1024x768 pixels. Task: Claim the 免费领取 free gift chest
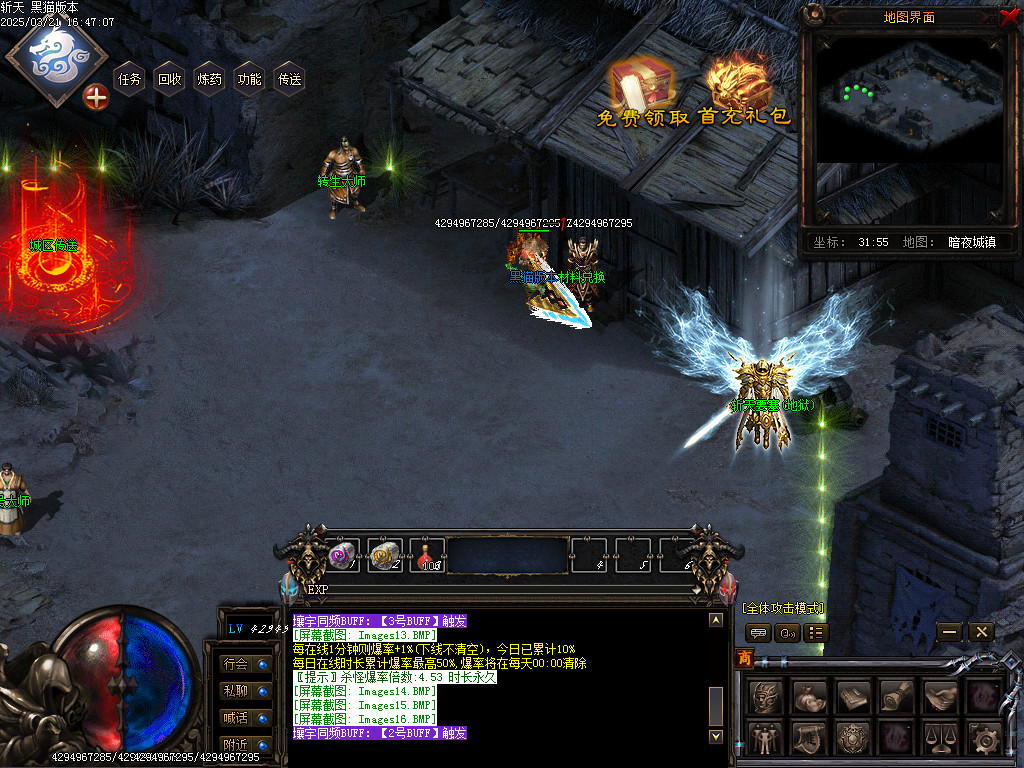pyautogui.click(x=640, y=90)
